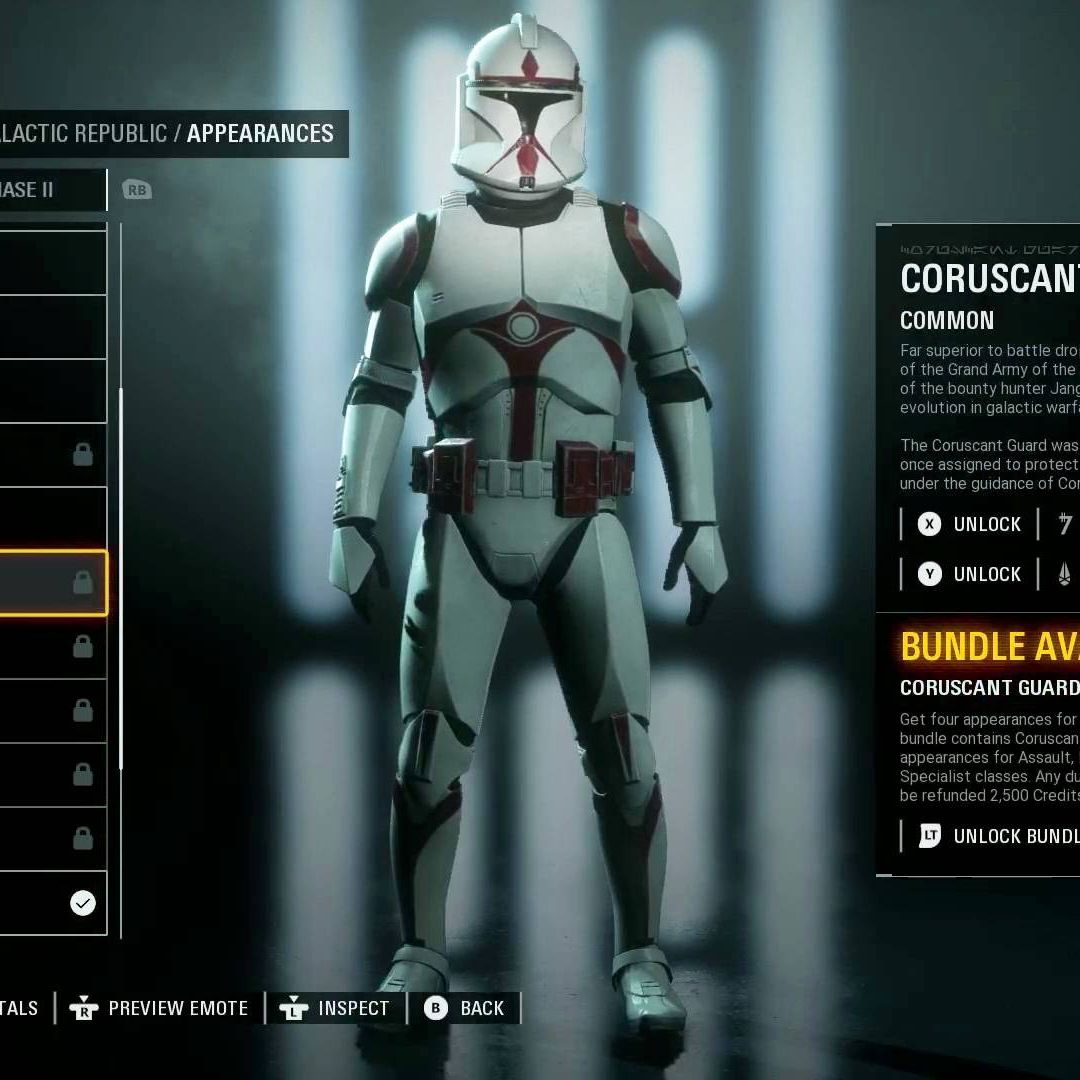Go back from the Appearances screen
The height and width of the screenshot is (1080, 1080).
point(465,1008)
